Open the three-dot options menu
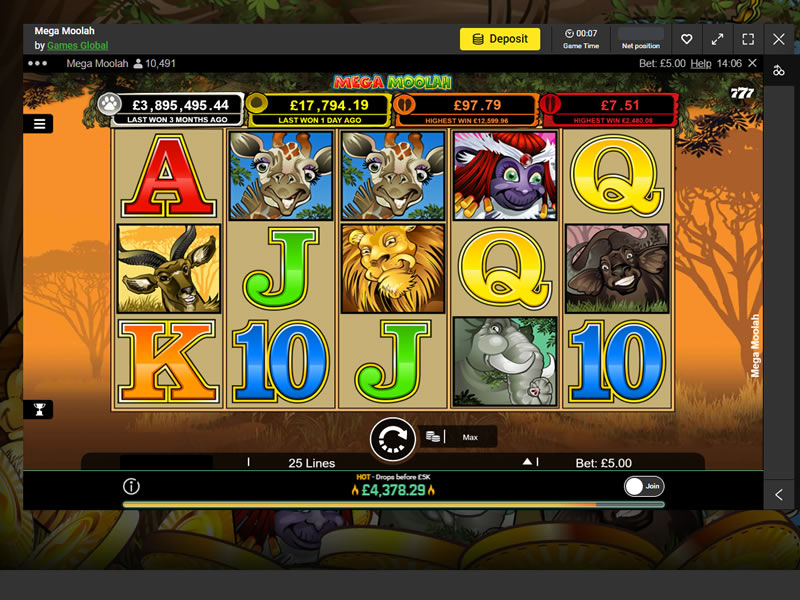800x600 pixels. click(38, 63)
